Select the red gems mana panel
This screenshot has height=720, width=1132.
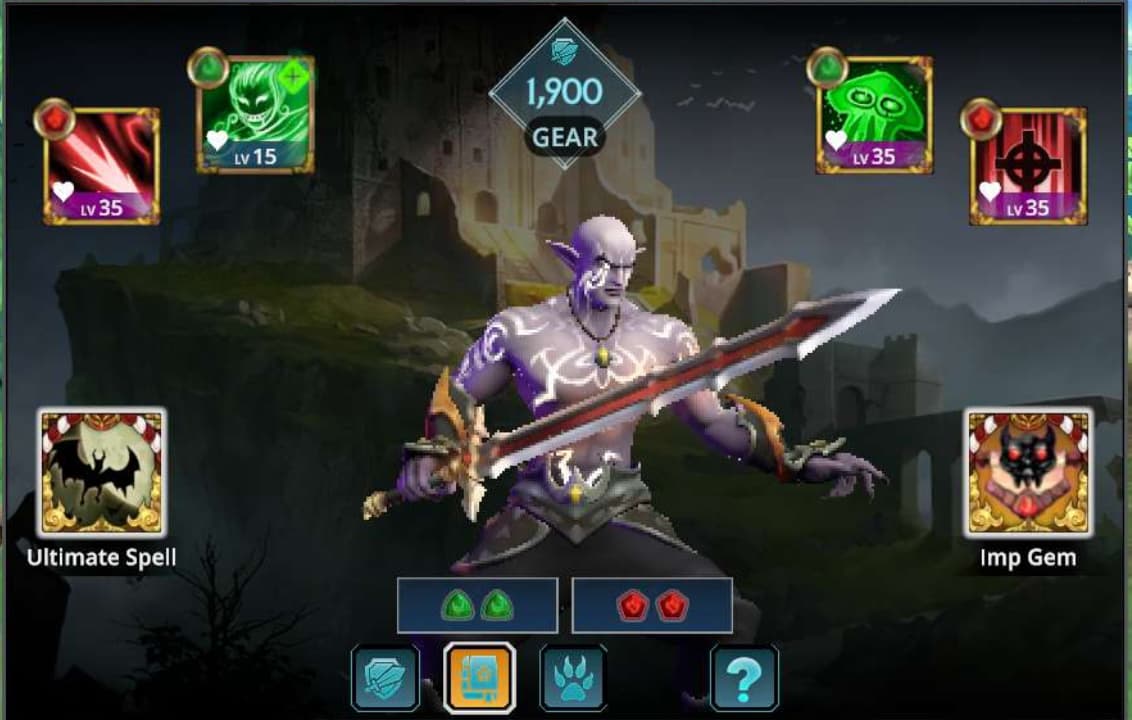pos(652,606)
